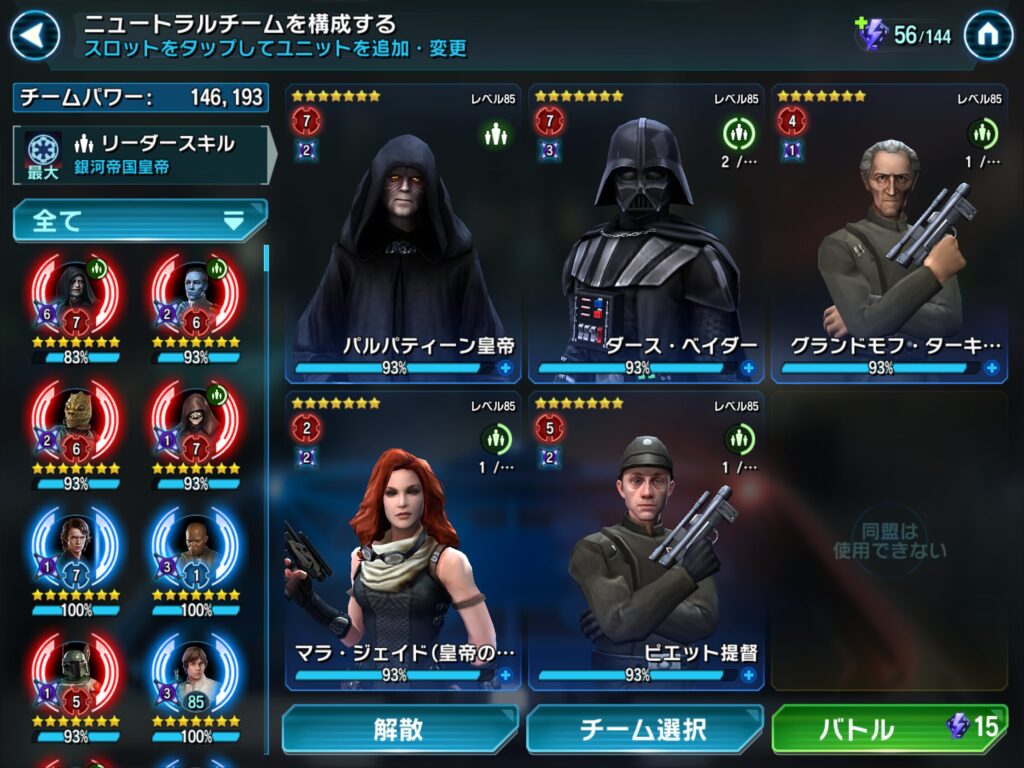Choose the ピエット提督 team slot
The height and width of the screenshot is (768, 1024).
(647, 540)
